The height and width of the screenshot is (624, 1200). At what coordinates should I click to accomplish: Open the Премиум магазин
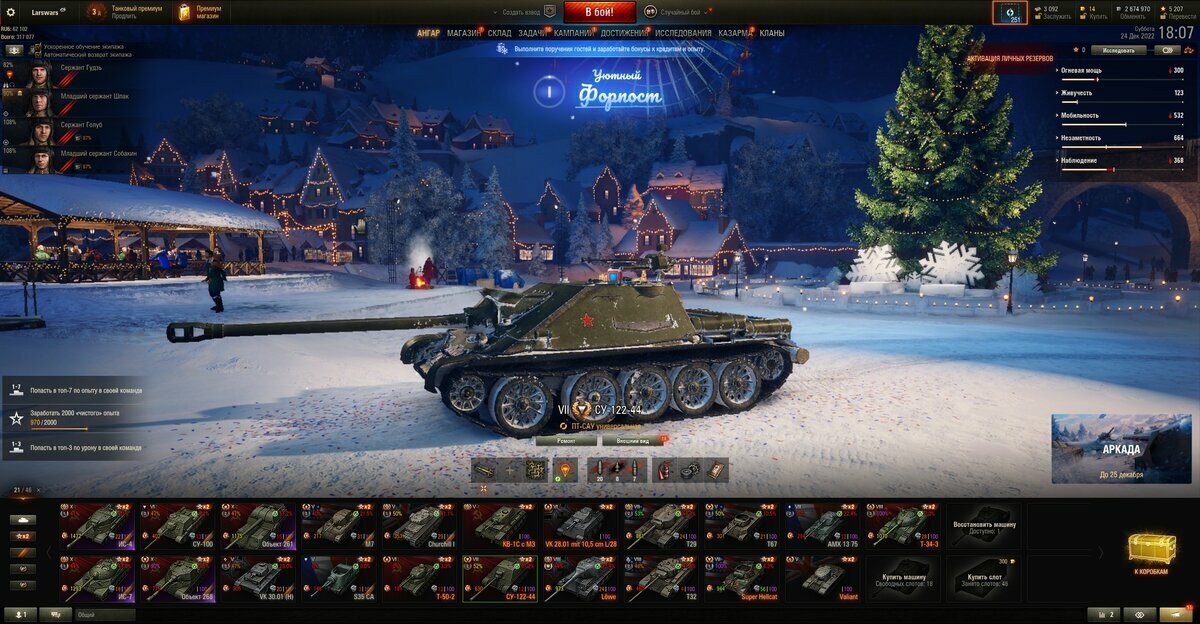(200, 12)
